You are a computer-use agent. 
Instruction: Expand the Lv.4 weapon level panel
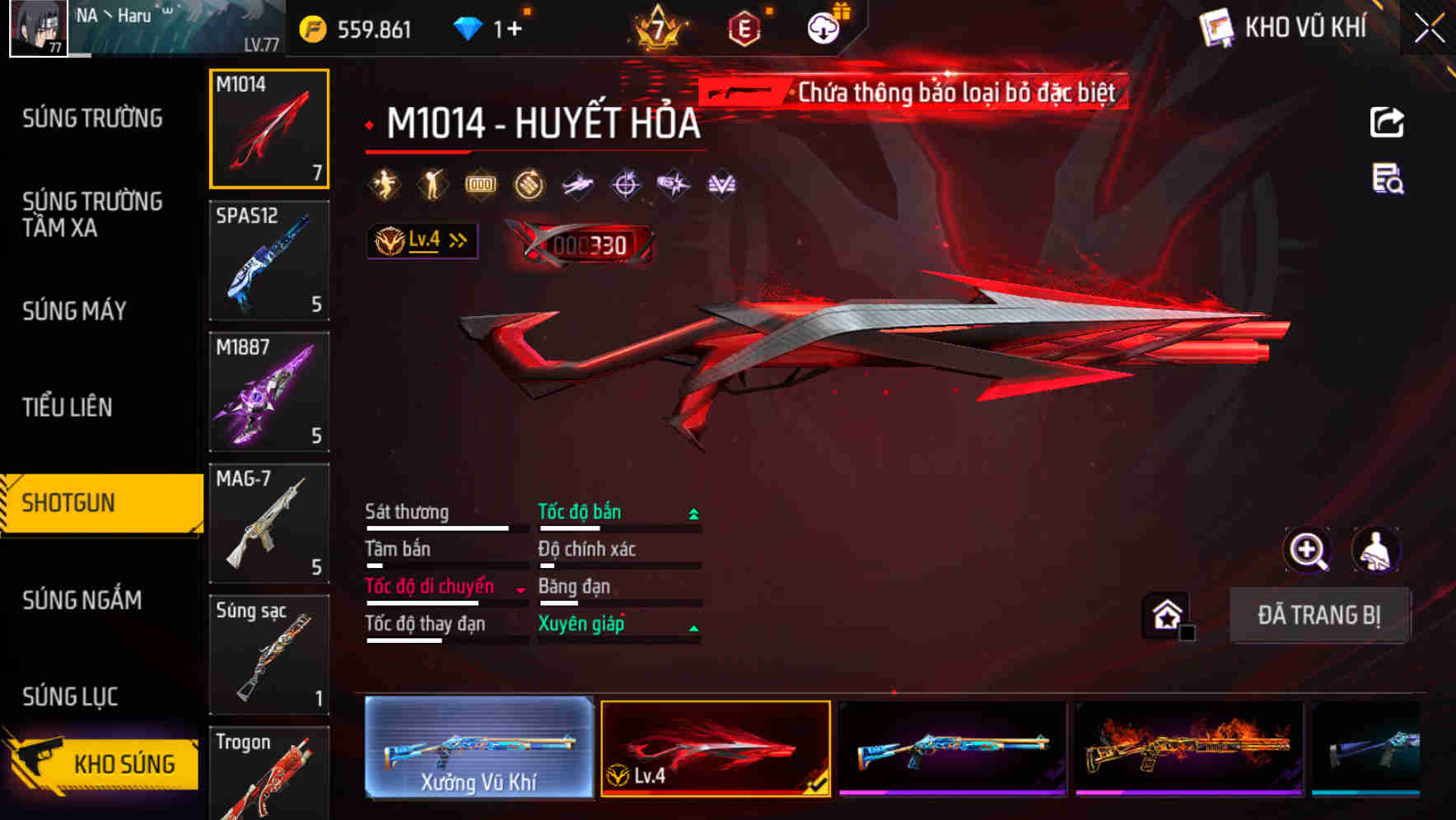tap(422, 240)
